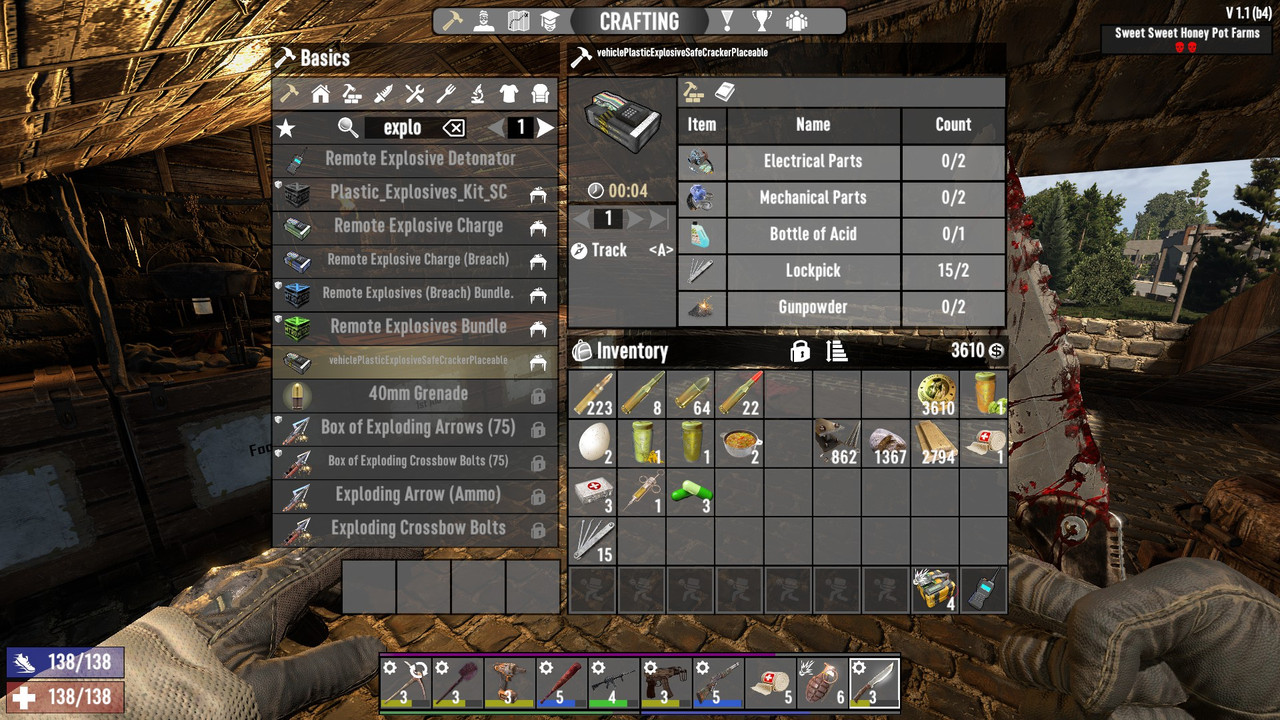Screen dimensions: 1280x720
Task: Select the 40mm Grenade recipe
Action: click(418, 394)
